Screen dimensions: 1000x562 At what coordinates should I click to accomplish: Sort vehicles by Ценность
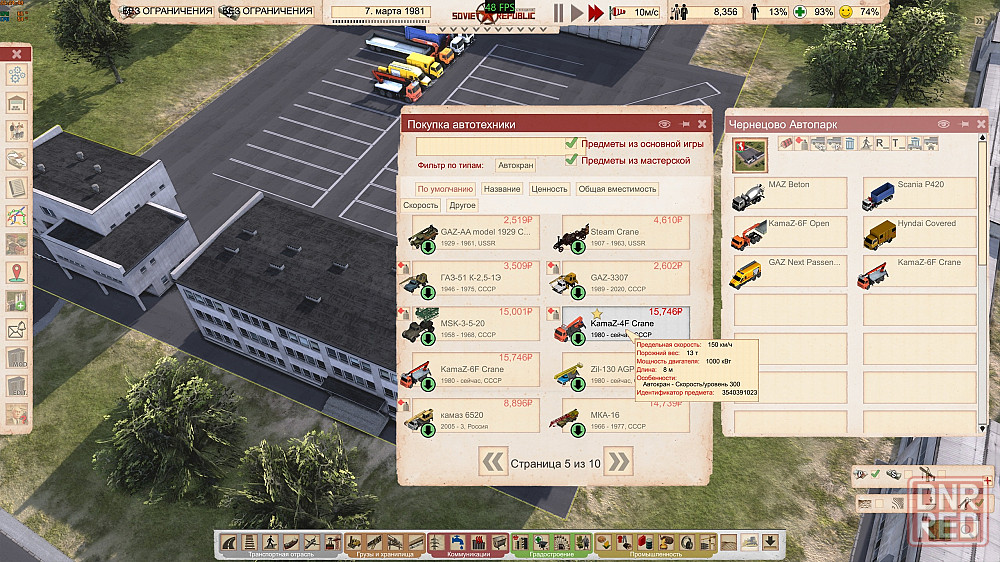point(549,189)
